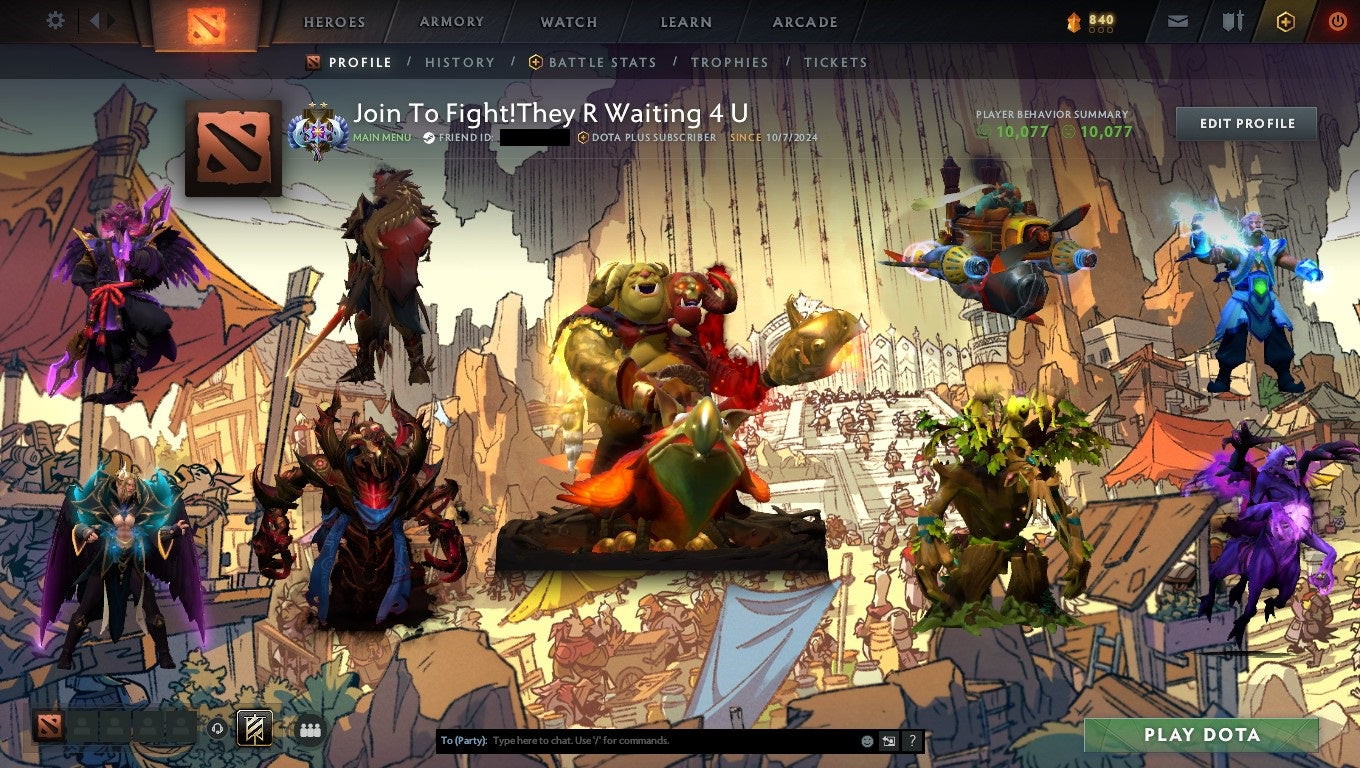Open the settings gear icon

point(55,20)
